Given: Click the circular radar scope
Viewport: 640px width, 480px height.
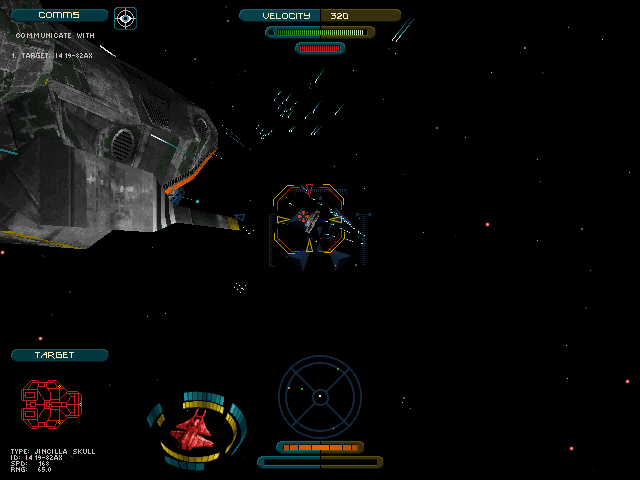Looking at the screenshot, I should [320, 396].
